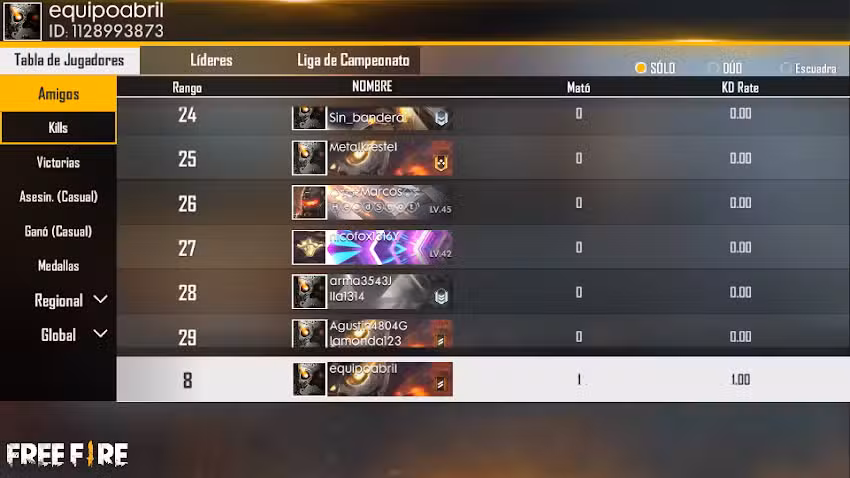Show the Victorias ranking
Image resolution: width=850 pixels, height=478 pixels.
(x=58, y=162)
